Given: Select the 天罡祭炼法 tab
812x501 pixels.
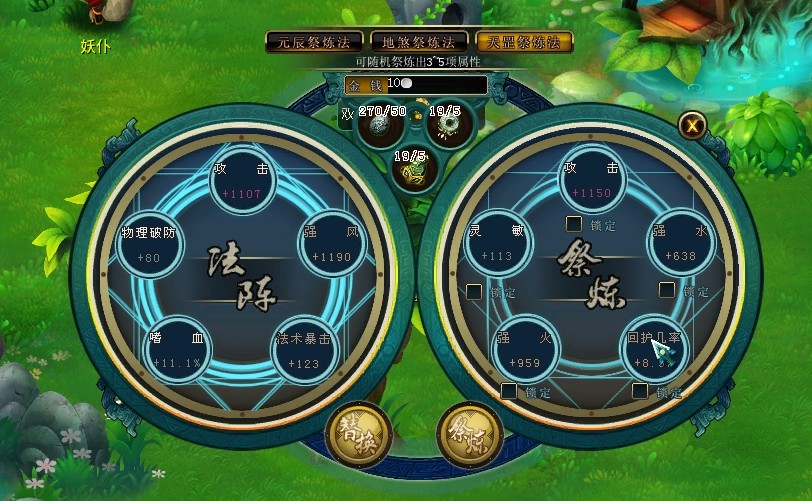Looking at the screenshot, I should (x=524, y=42).
